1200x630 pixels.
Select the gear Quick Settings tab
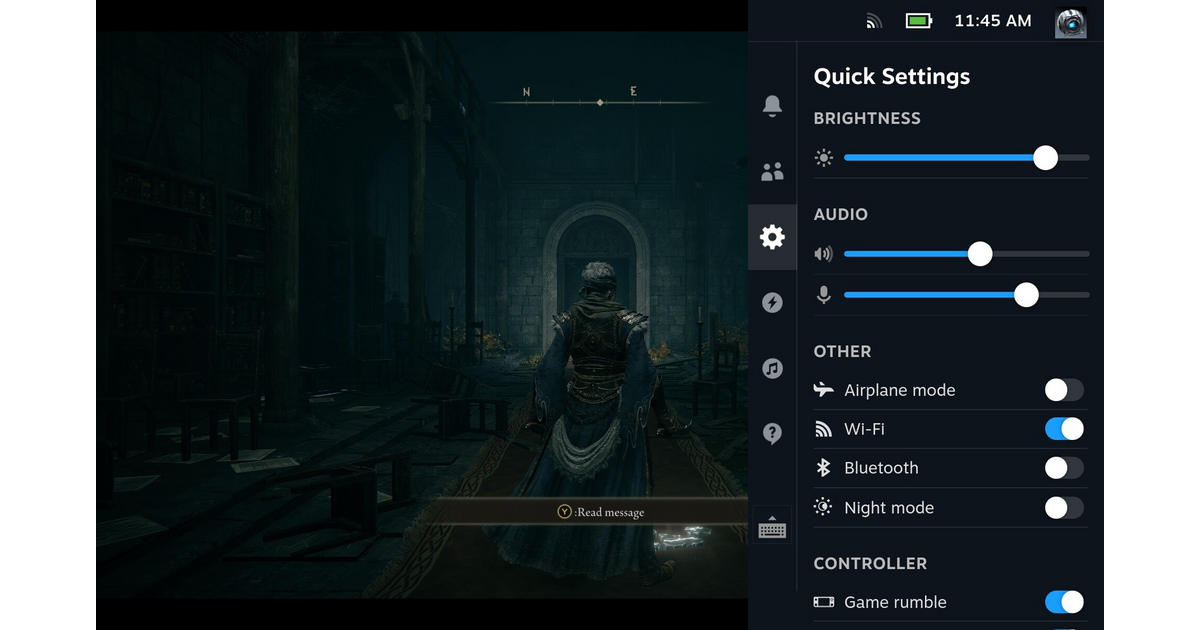coord(772,237)
